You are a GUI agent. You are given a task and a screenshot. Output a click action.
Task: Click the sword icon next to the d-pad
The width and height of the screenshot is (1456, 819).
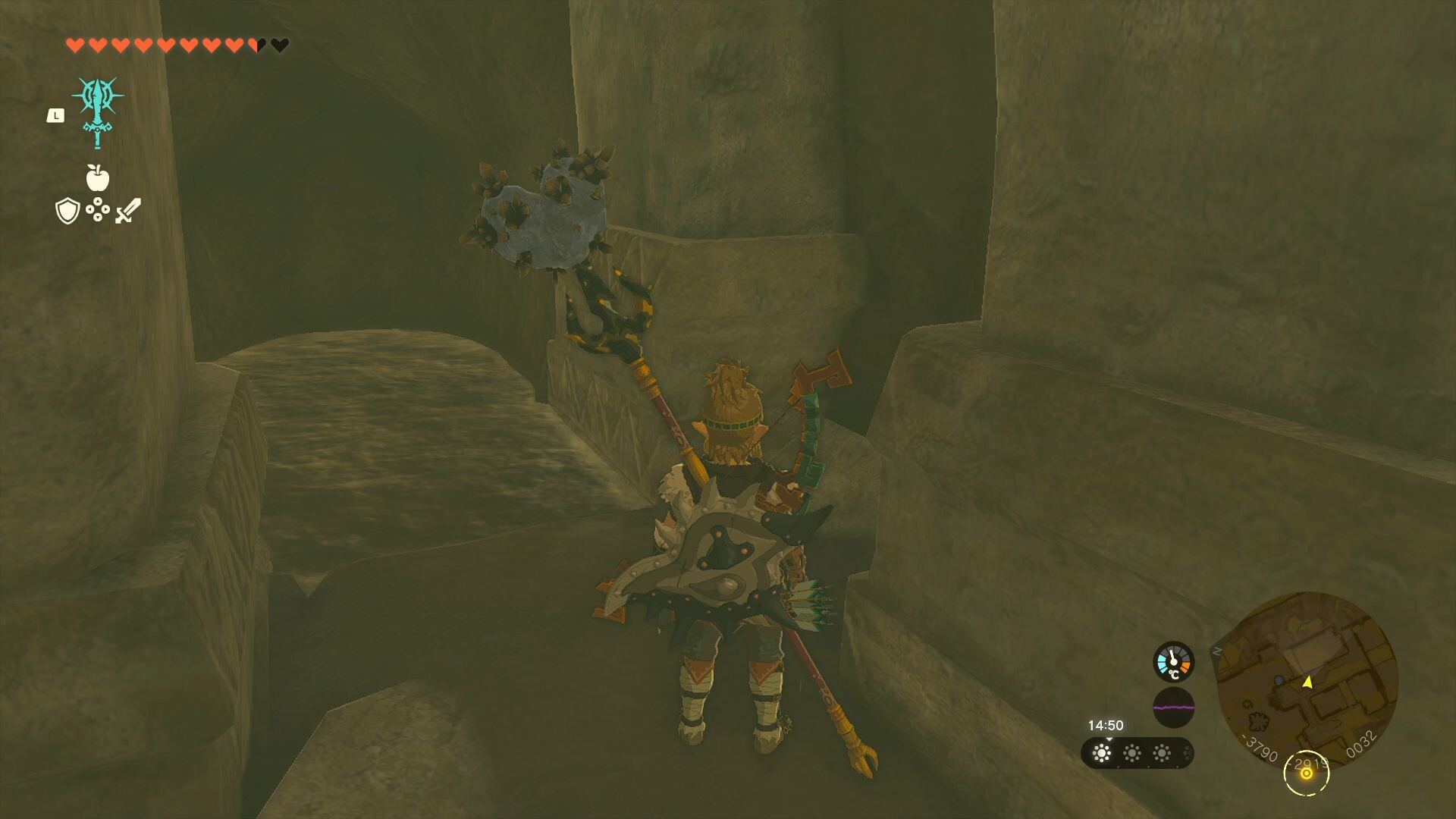click(127, 211)
